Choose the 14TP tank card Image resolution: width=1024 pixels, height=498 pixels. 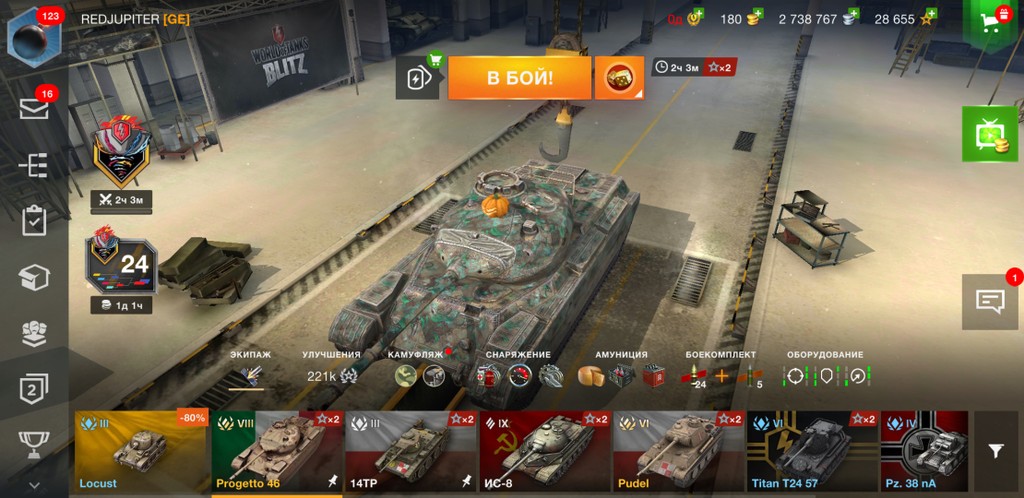[411, 452]
